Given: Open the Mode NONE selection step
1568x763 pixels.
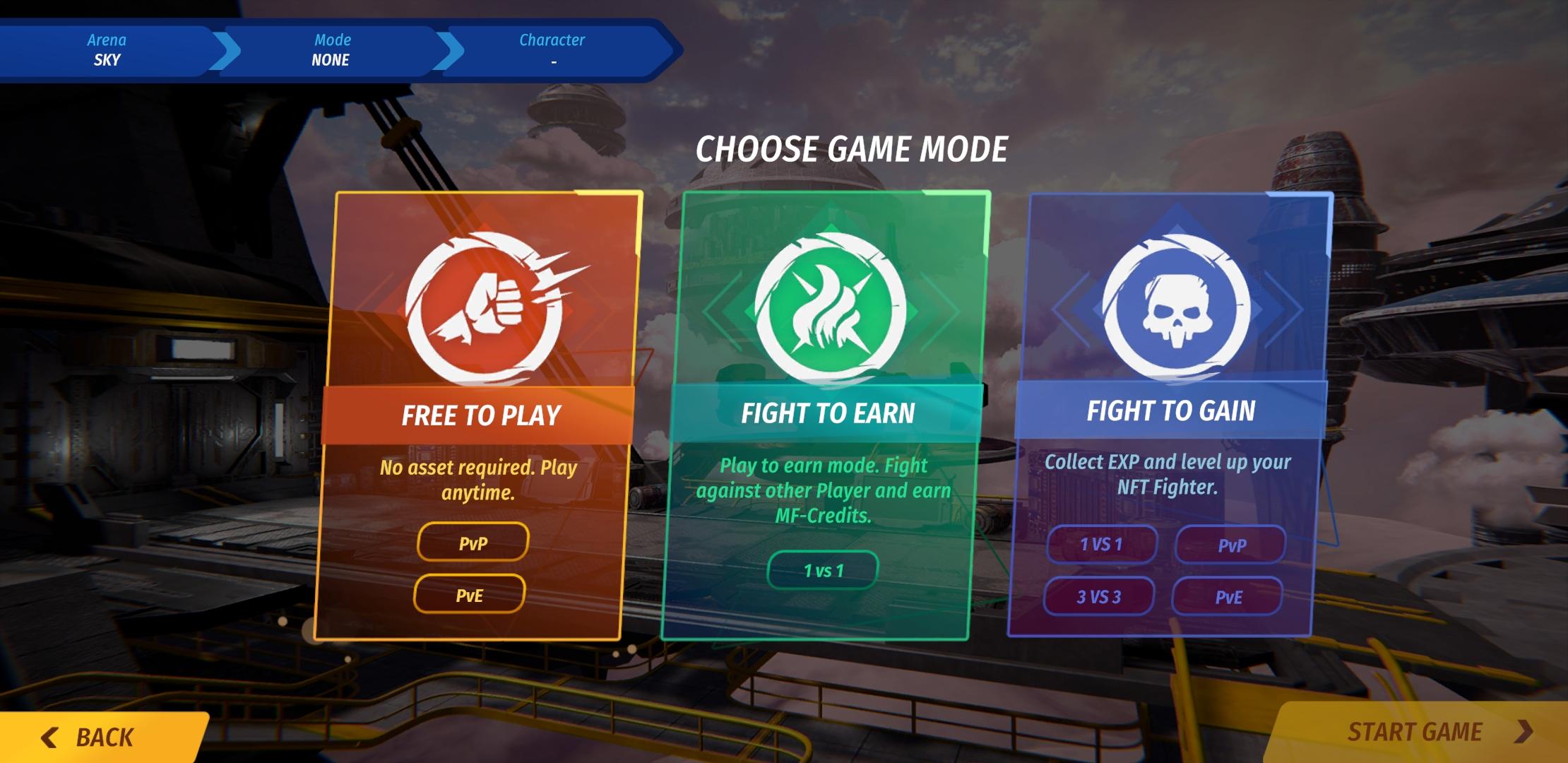Looking at the screenshot, I should point(332,49).
